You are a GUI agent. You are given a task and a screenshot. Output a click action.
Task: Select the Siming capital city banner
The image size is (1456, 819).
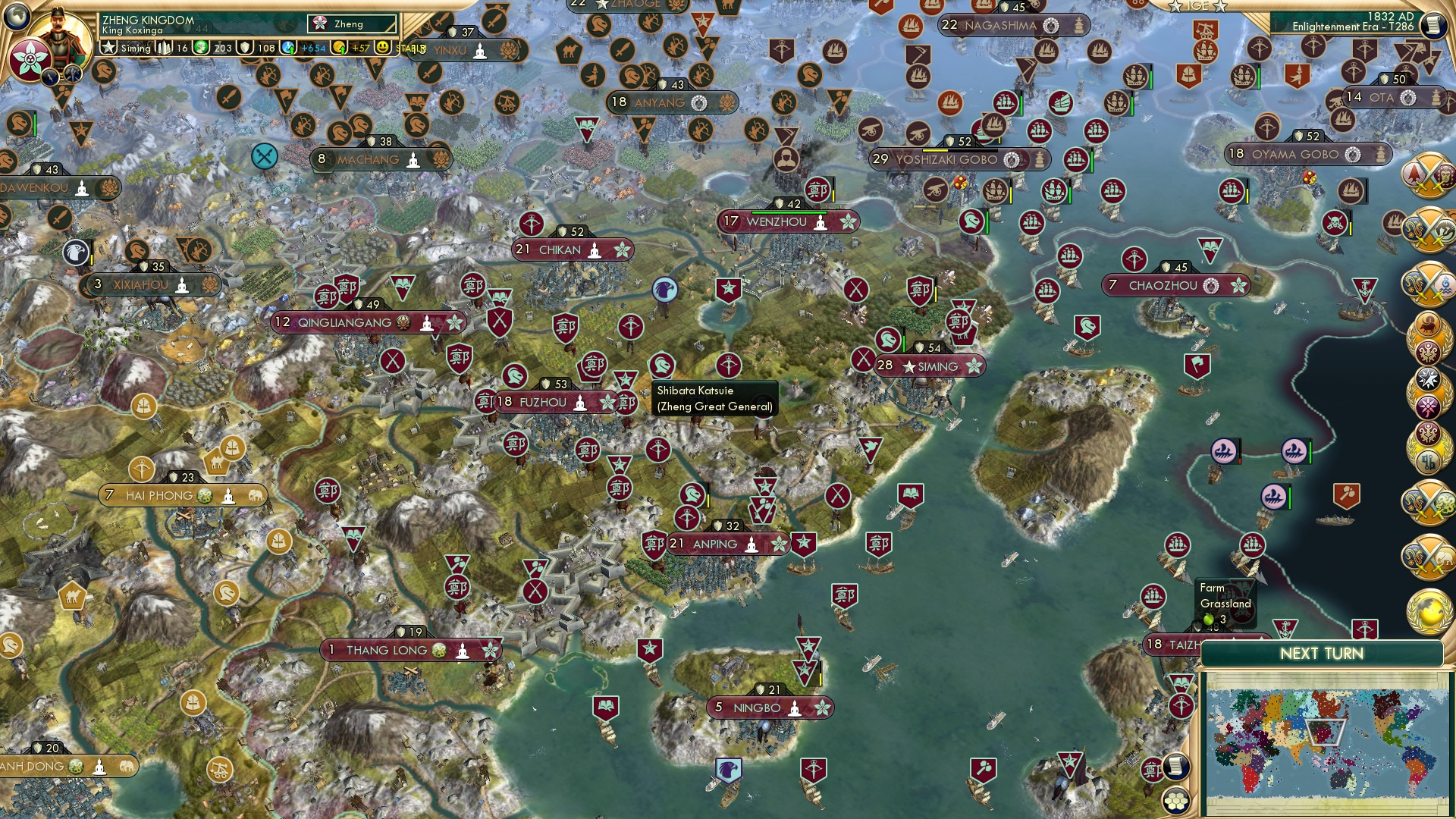click(930, 366)
